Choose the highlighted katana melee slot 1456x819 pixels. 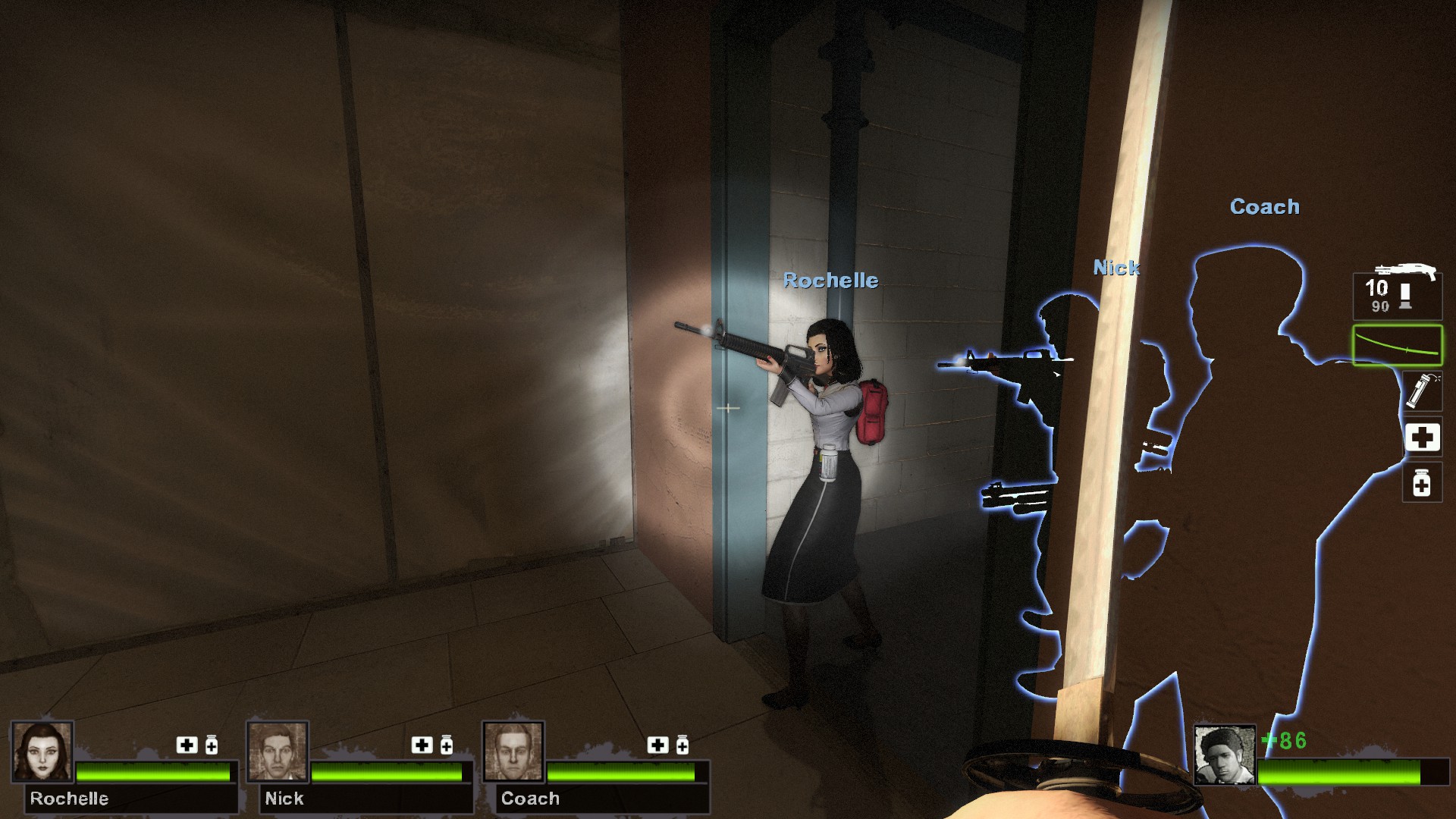1397,345
